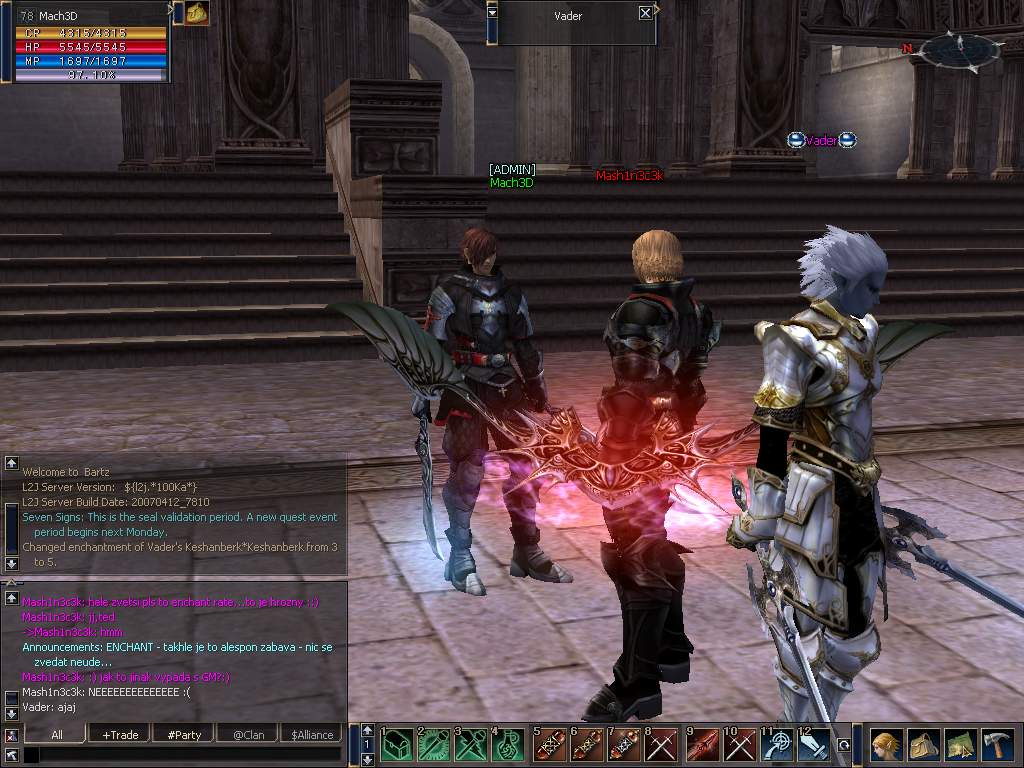Close the Vader target window
This screenshot has height=768, width=1024.
pos(645,13)
